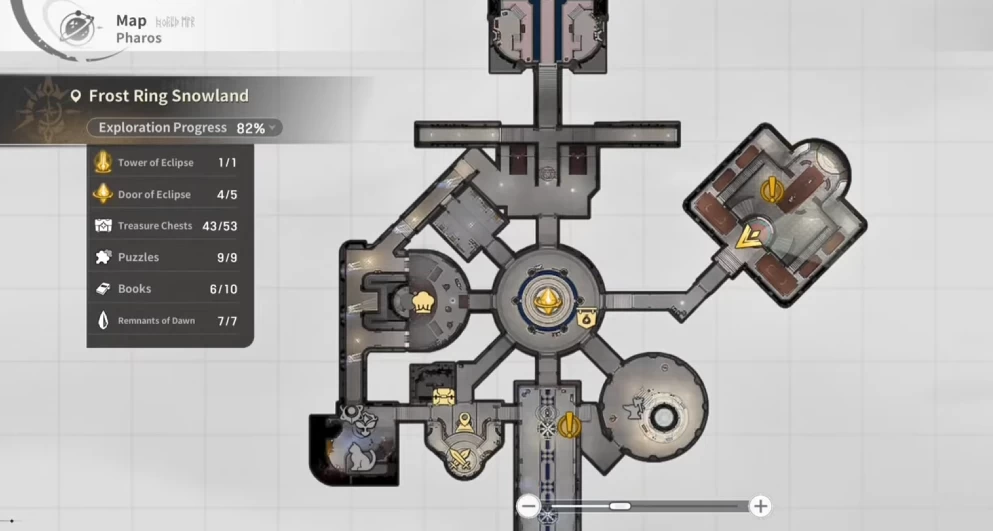Show the Tower of Eclipse legend row
This screenshot has height=531, width=993.
pos(168,162)
